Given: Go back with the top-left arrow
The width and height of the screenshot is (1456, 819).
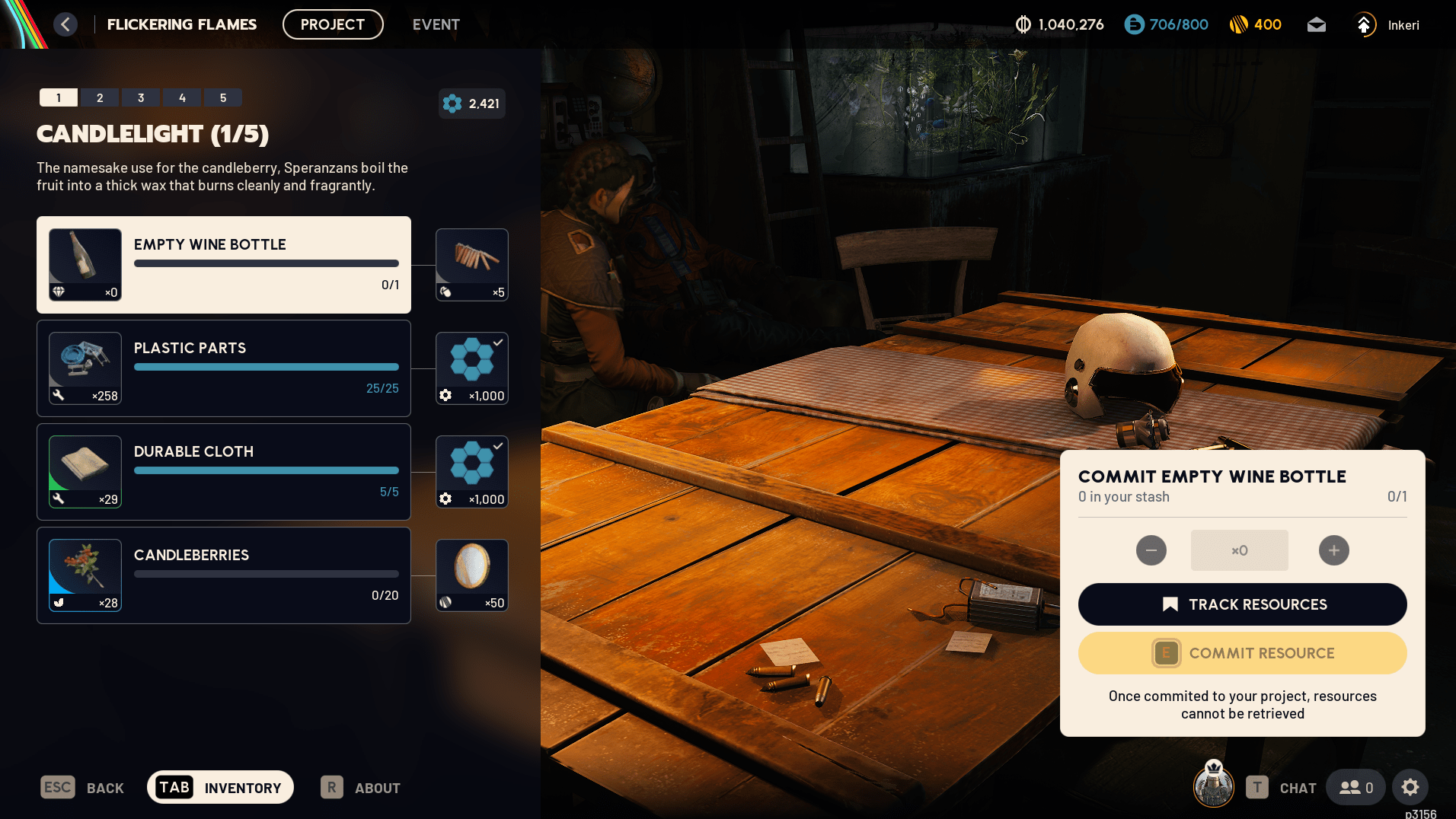Looking at the screenshot, I should pos(65,24).
